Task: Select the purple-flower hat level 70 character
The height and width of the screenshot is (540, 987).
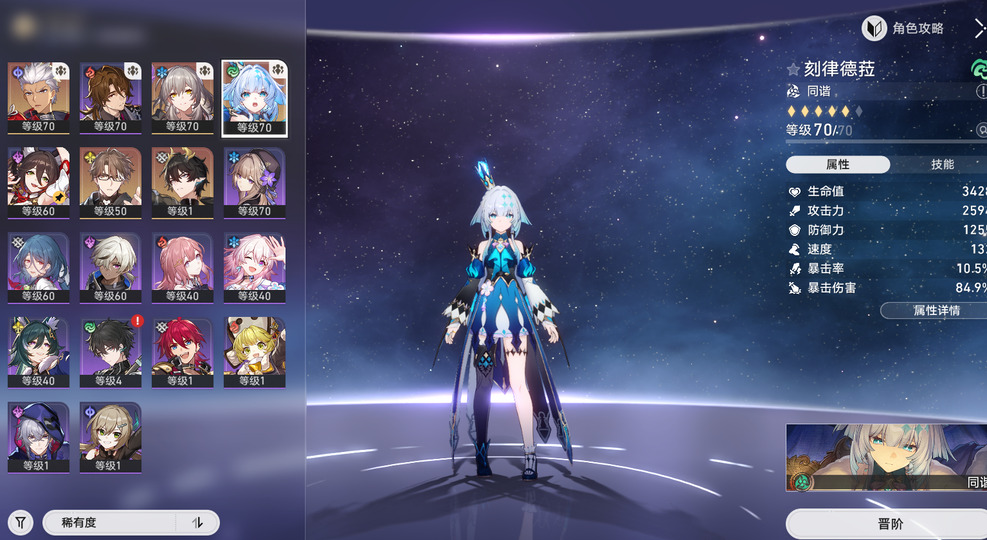Action: (254, 182)
